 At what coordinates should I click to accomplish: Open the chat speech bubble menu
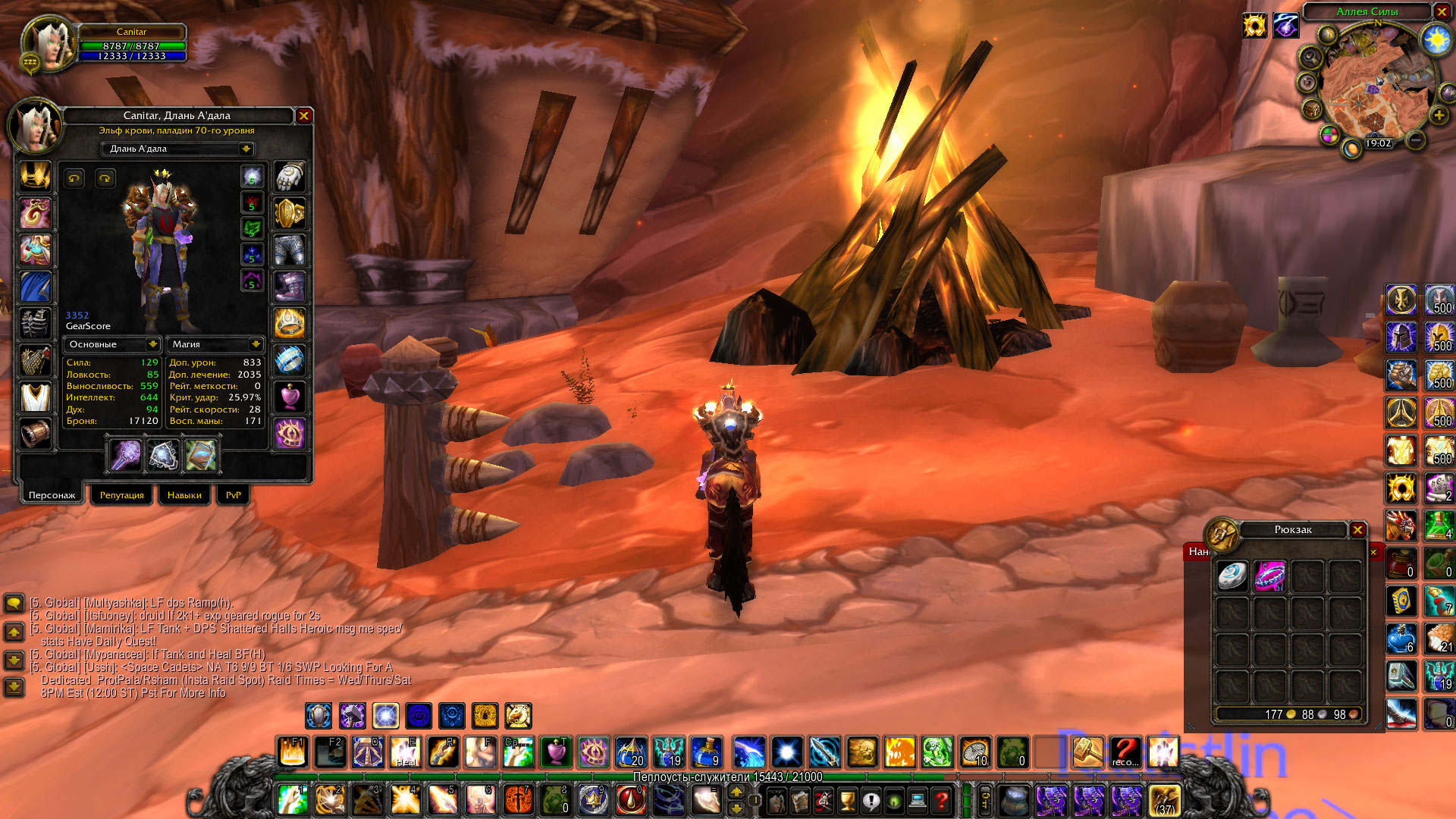click(14, 604)
